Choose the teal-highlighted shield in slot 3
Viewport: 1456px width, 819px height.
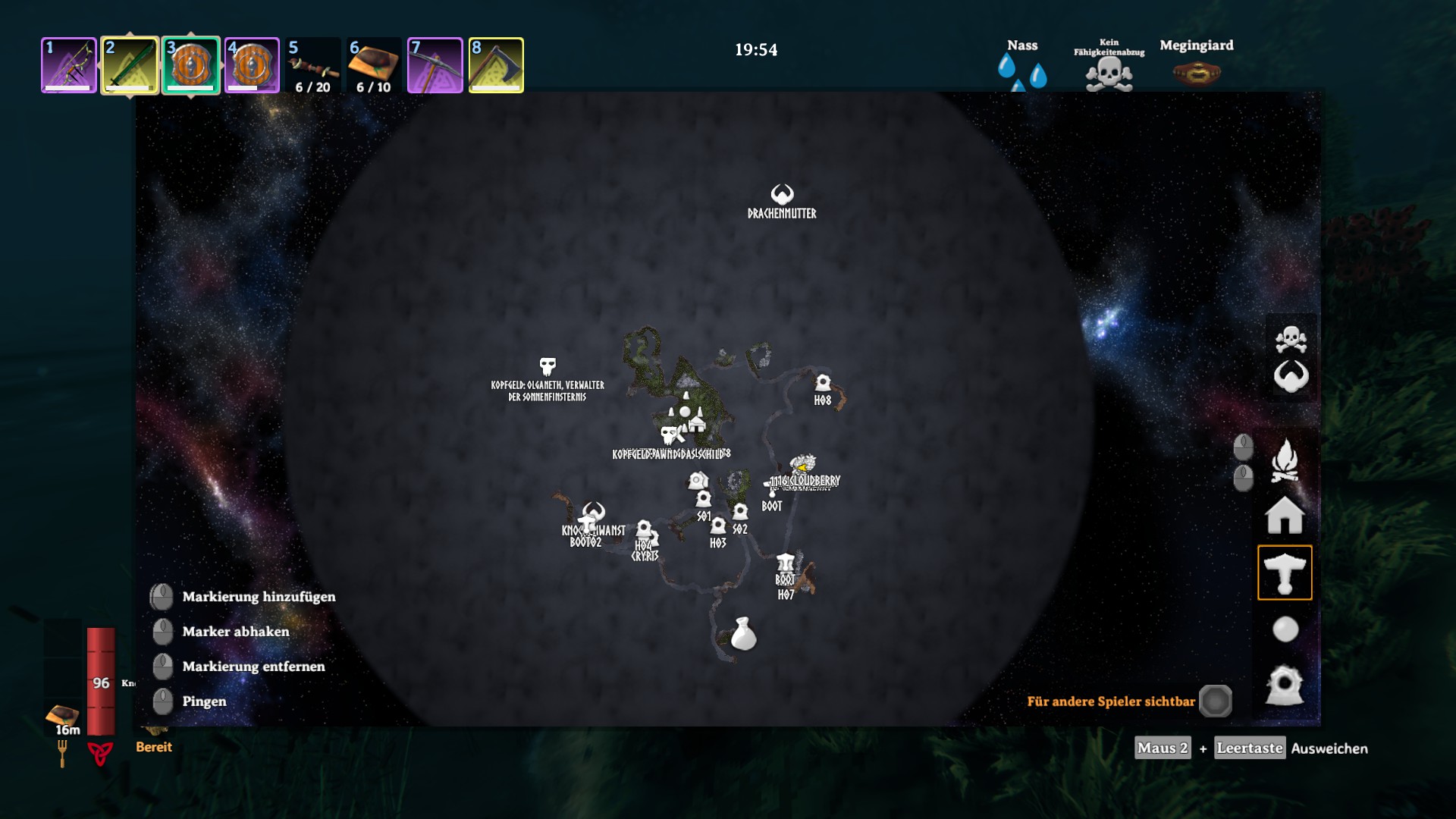[190, 65]
